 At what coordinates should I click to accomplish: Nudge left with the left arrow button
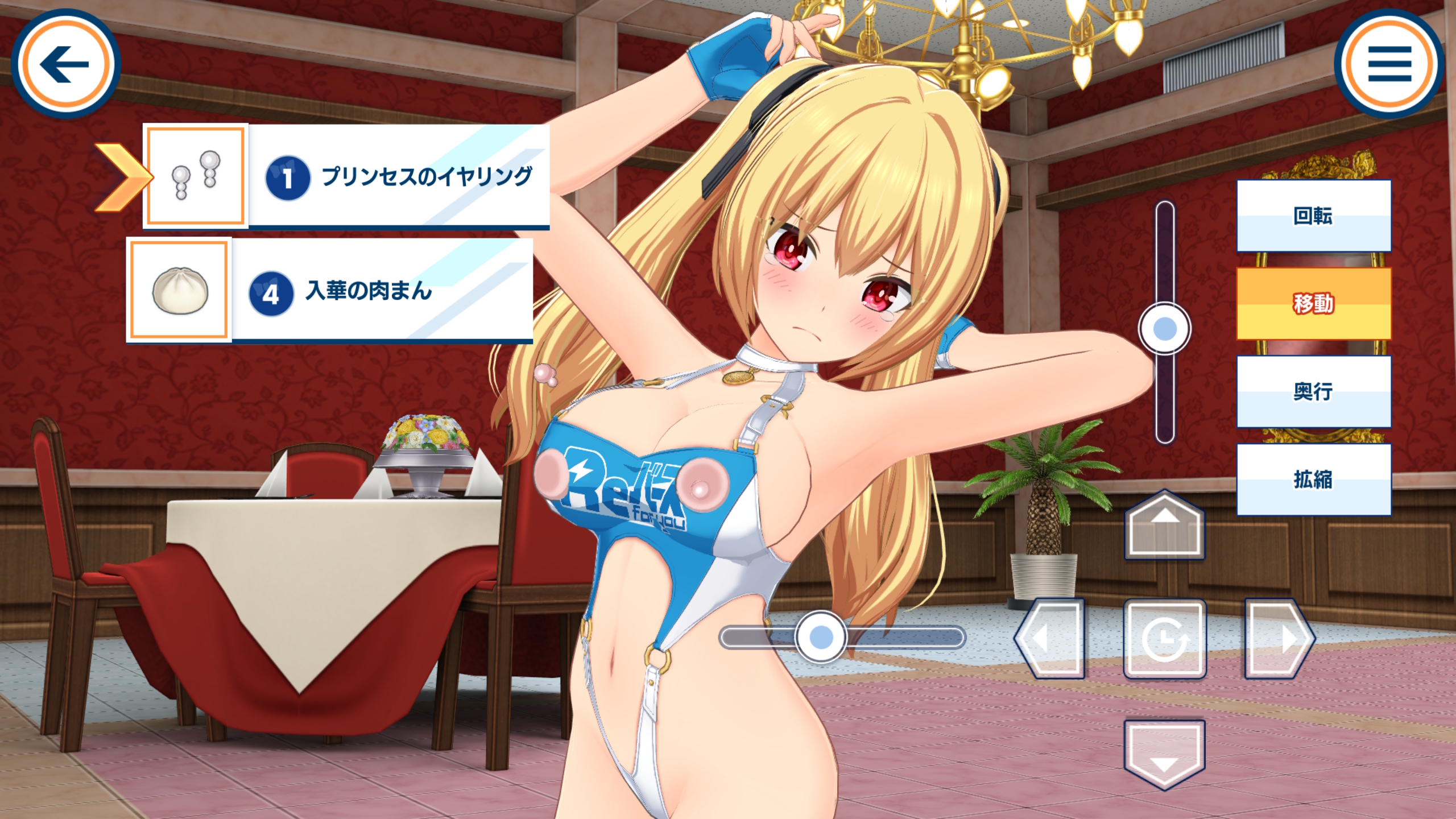[x=1050, y=639]
